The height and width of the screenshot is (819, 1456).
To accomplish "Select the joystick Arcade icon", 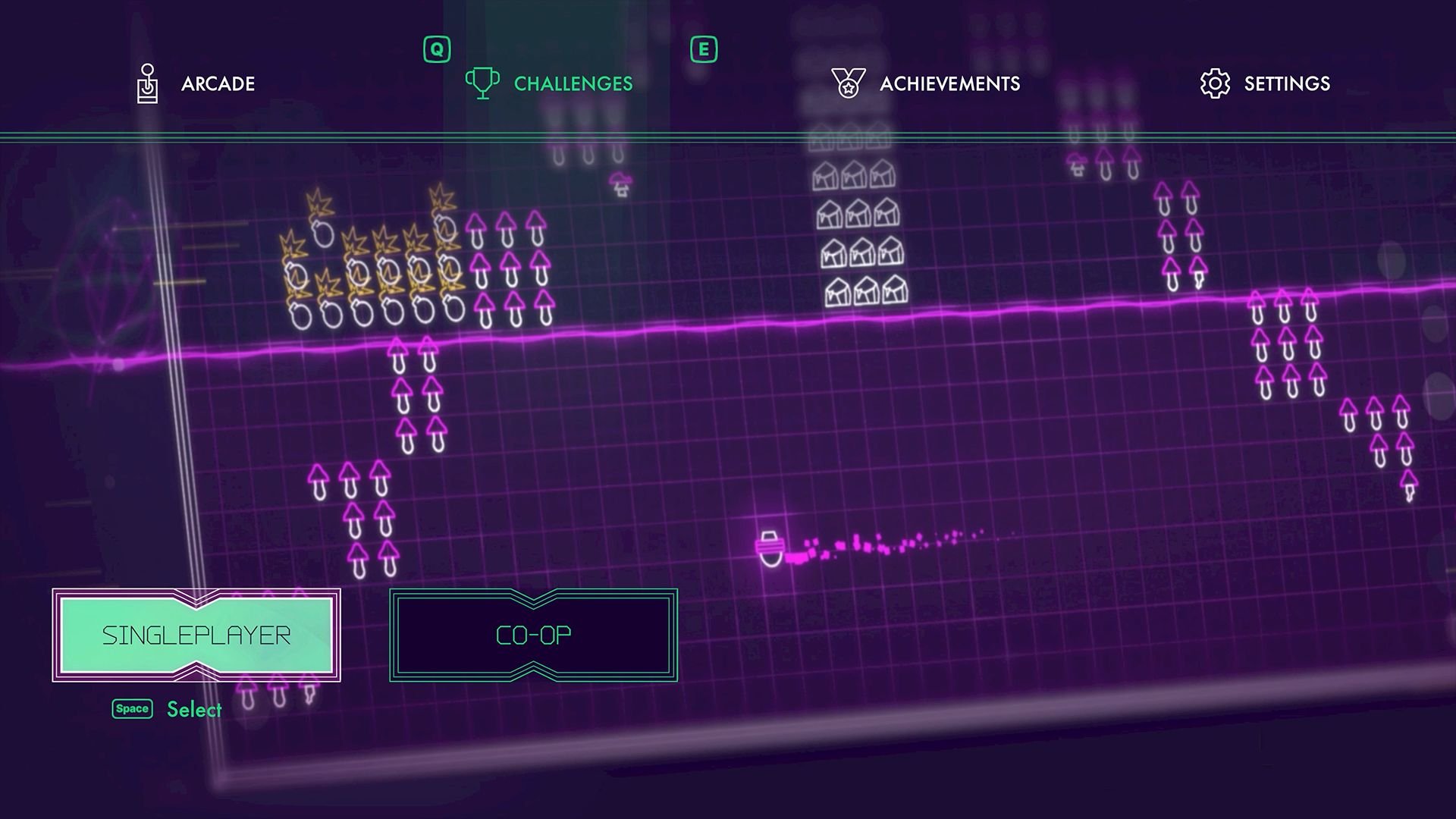I will coord(149,83).
